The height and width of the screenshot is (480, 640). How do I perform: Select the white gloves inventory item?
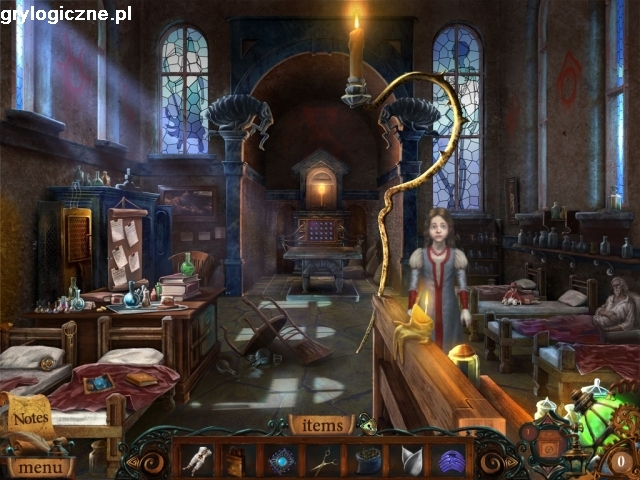[194, 461]
